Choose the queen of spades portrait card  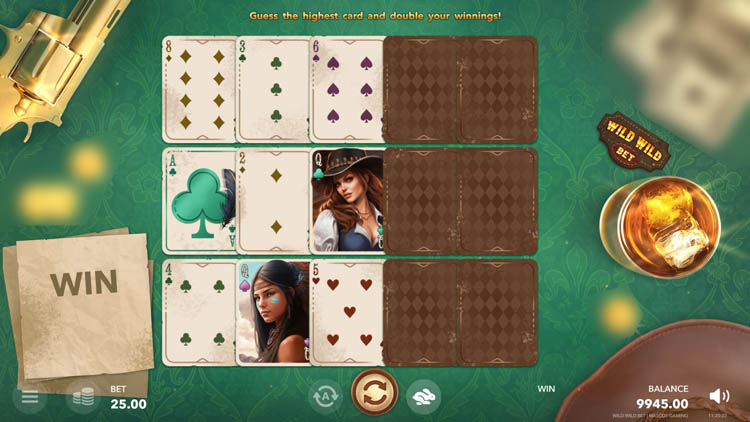[273, 313]
